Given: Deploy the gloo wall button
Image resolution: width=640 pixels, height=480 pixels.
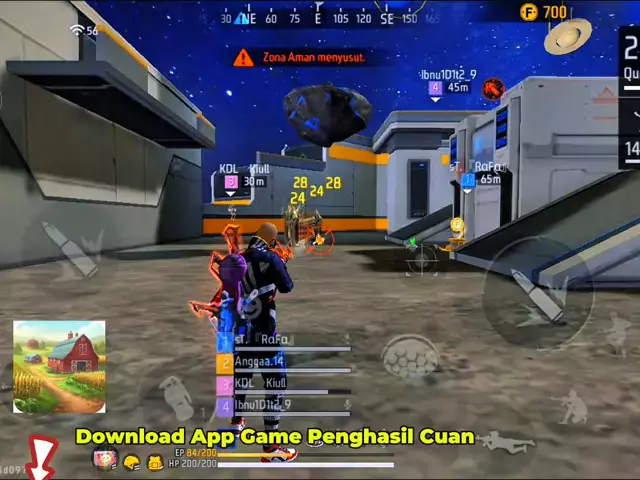Looking at the screenshot, I should coord(410,357).
